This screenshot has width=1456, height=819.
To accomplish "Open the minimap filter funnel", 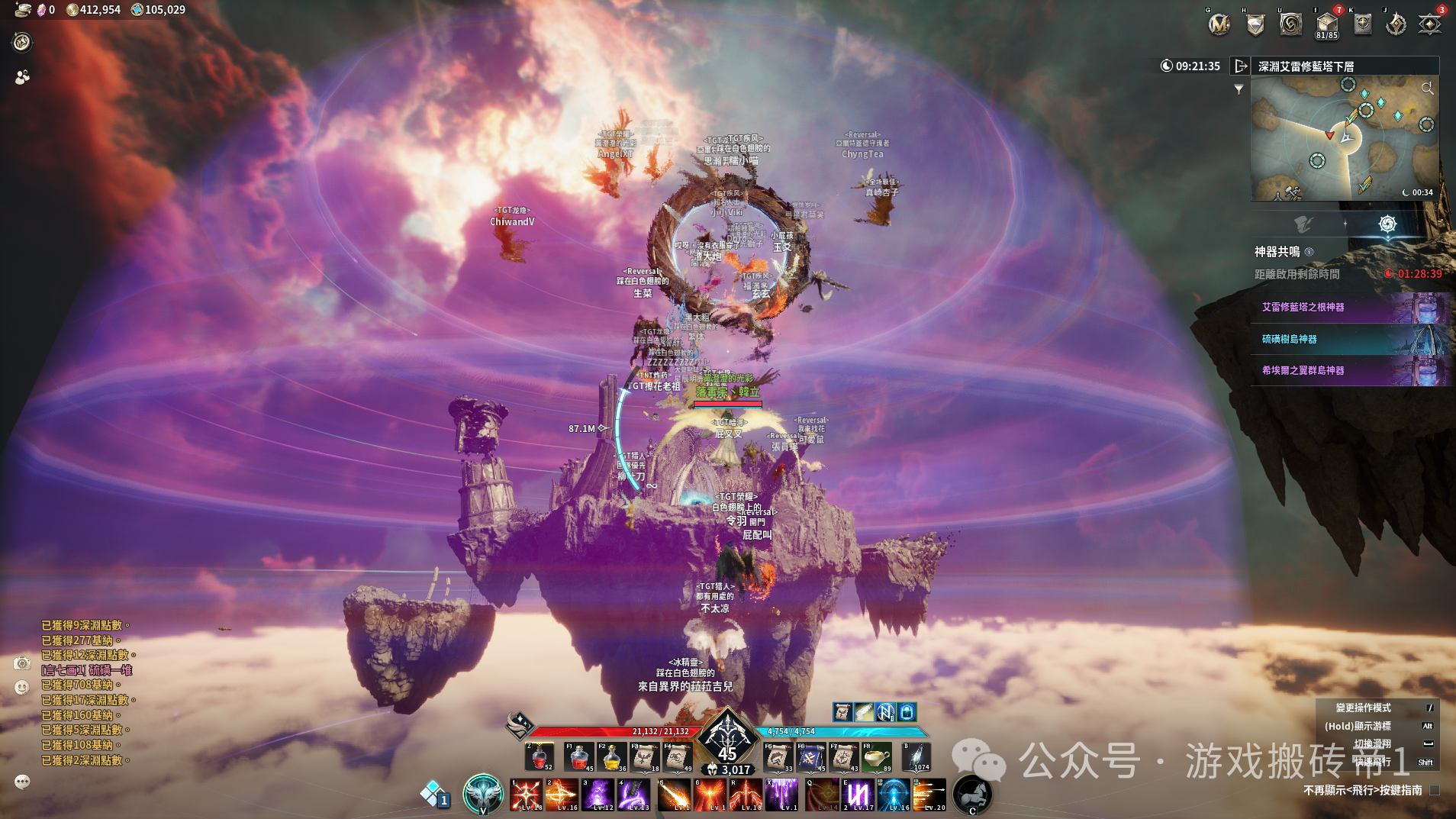I will pos(1239,89).
